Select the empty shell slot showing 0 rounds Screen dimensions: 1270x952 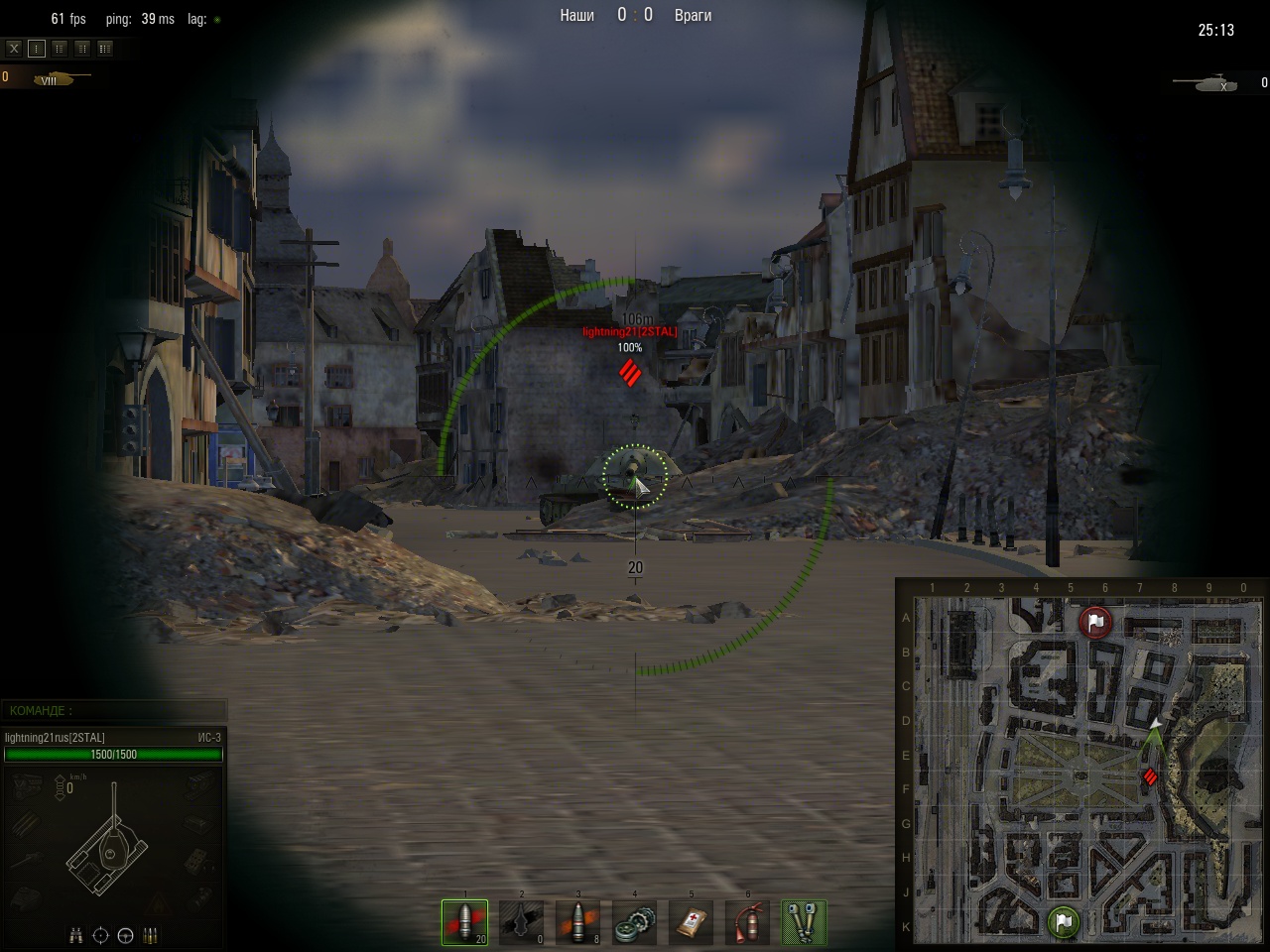[x=522, y=923]
